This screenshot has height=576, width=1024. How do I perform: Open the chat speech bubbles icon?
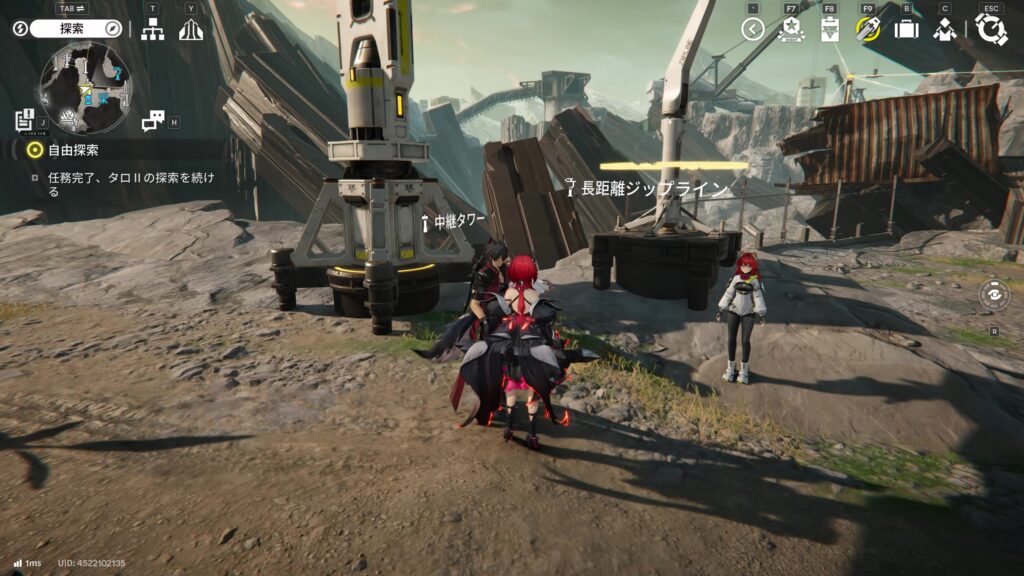152,121
